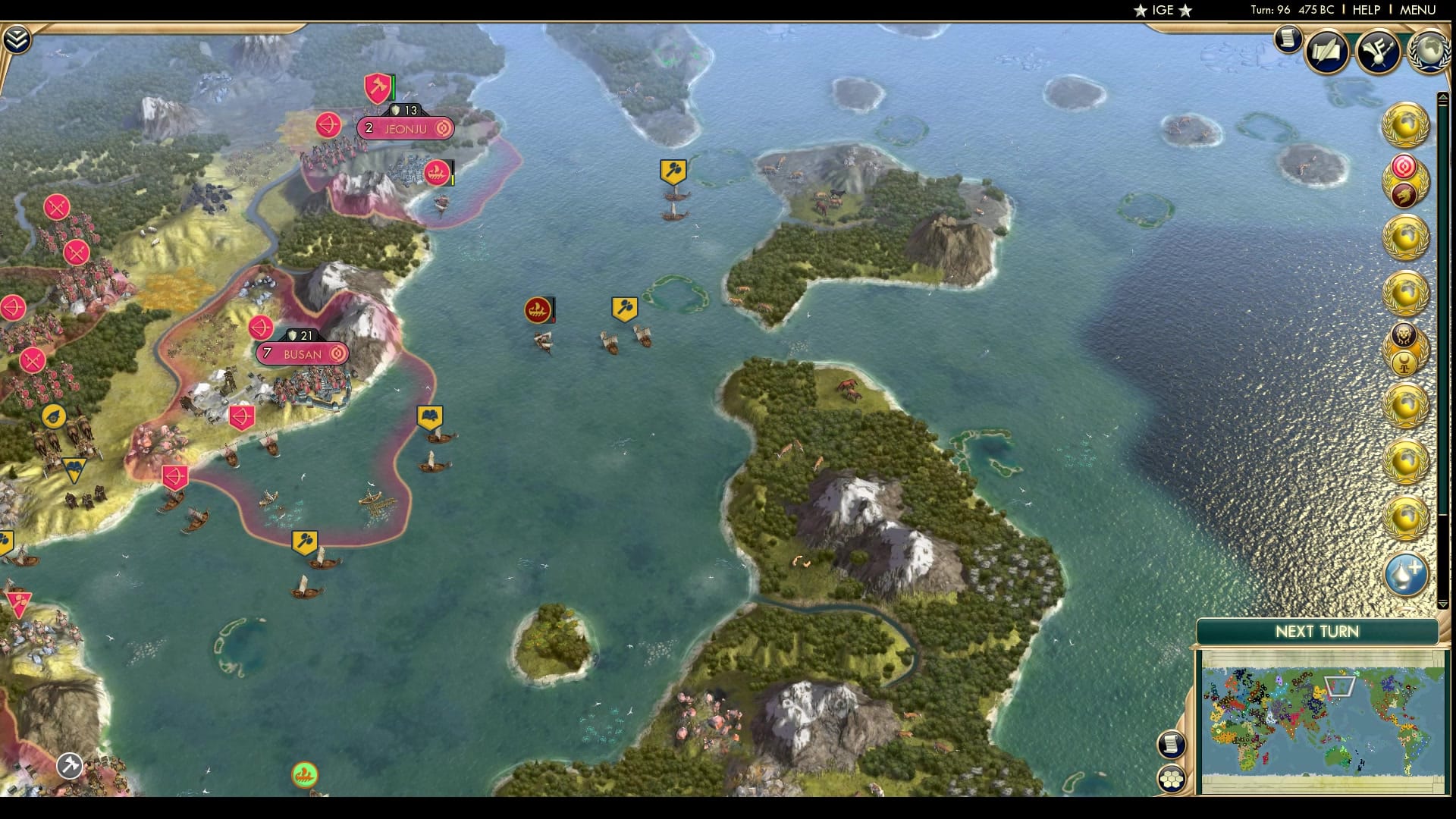Screen dimensions: 1456x819
Task: Select the red-emblem leader icon in right sidebar
Action: coord(1403,169)
